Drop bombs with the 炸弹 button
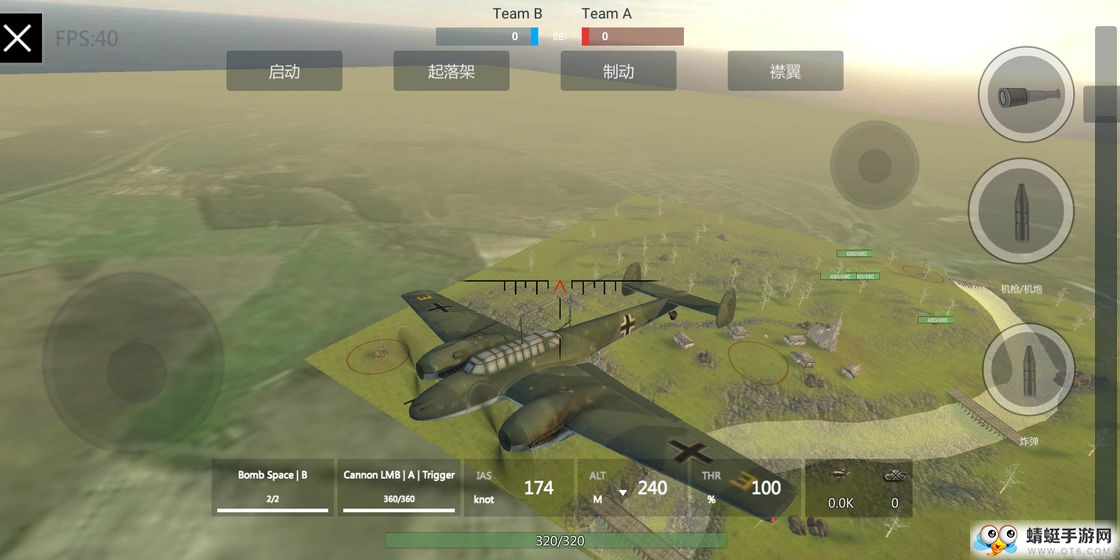1120x560 pixels. coord(1027,372)
